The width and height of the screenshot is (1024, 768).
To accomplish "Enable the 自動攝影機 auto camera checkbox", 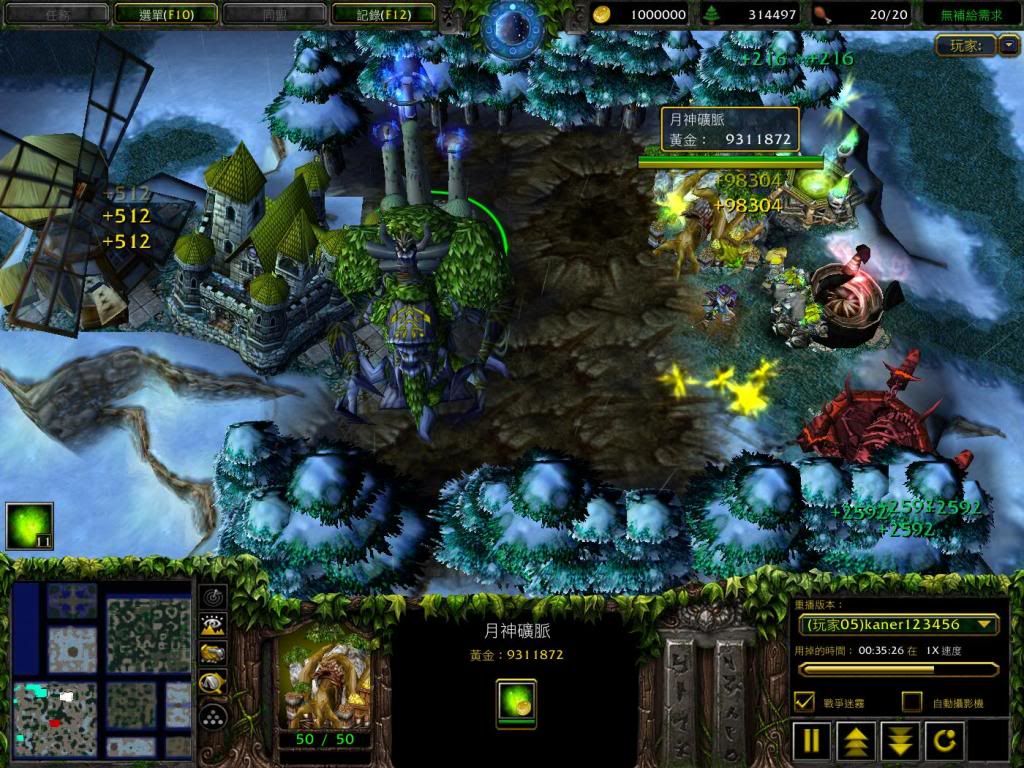I will 911,702.
